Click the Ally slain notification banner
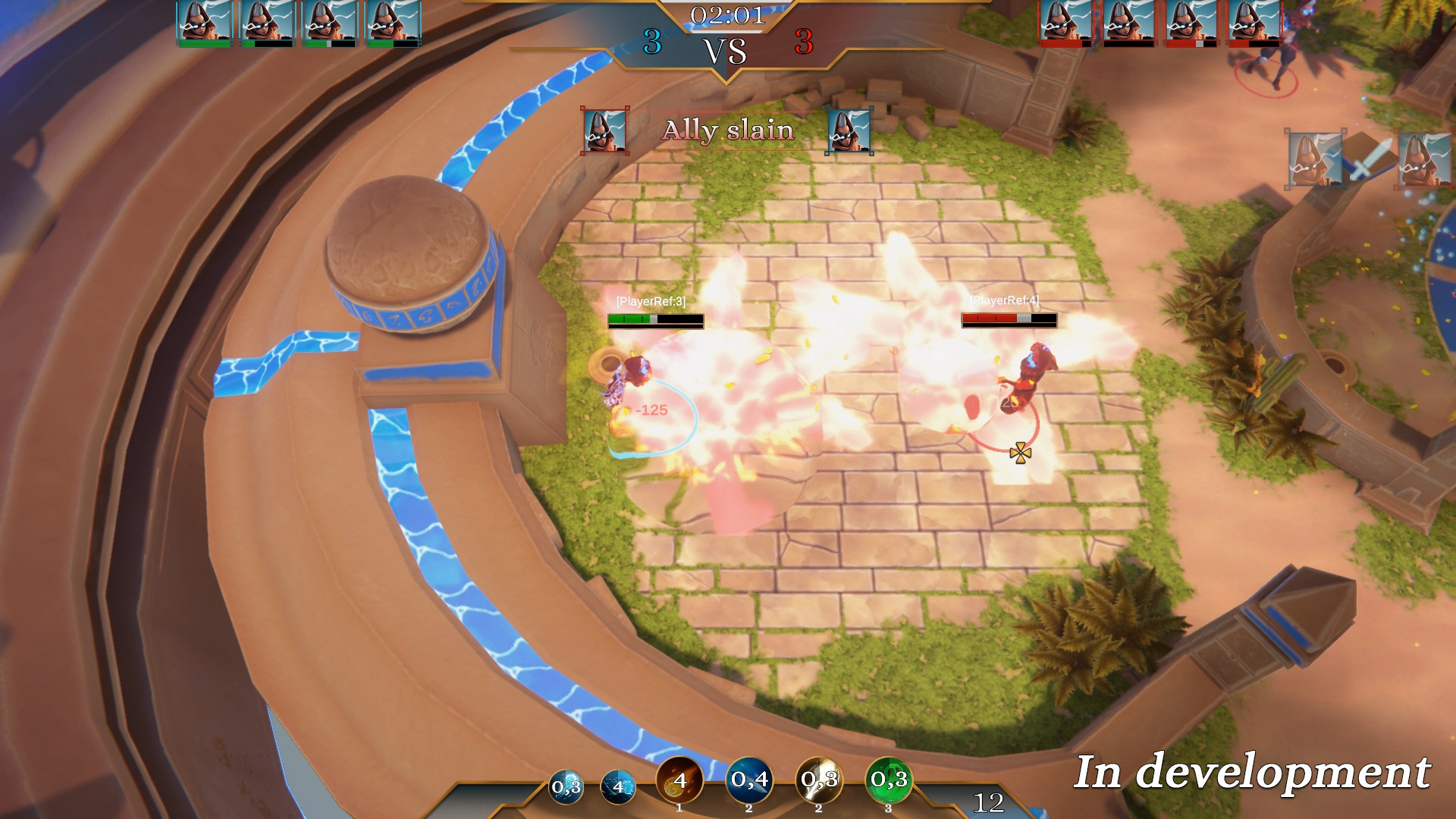The height and width of the screenshot is (819, 1456). pyautogui.click(x=728, y=130)
